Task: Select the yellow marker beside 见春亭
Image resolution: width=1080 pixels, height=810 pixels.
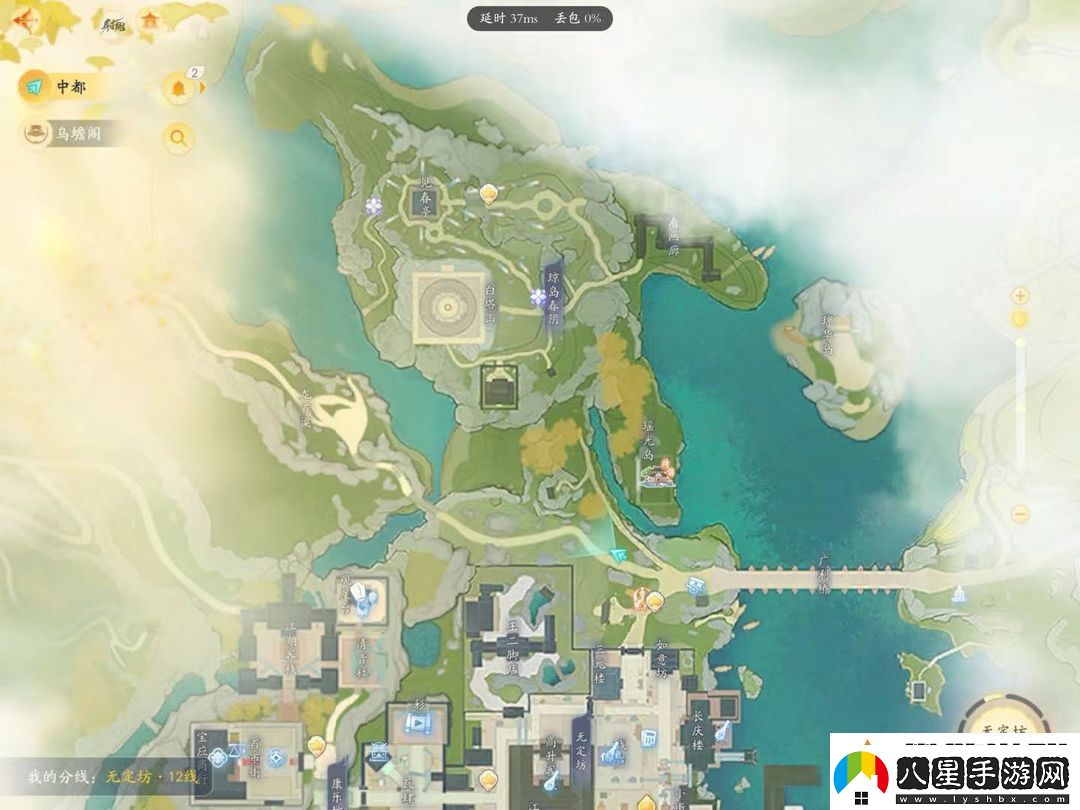Action: 489,193
